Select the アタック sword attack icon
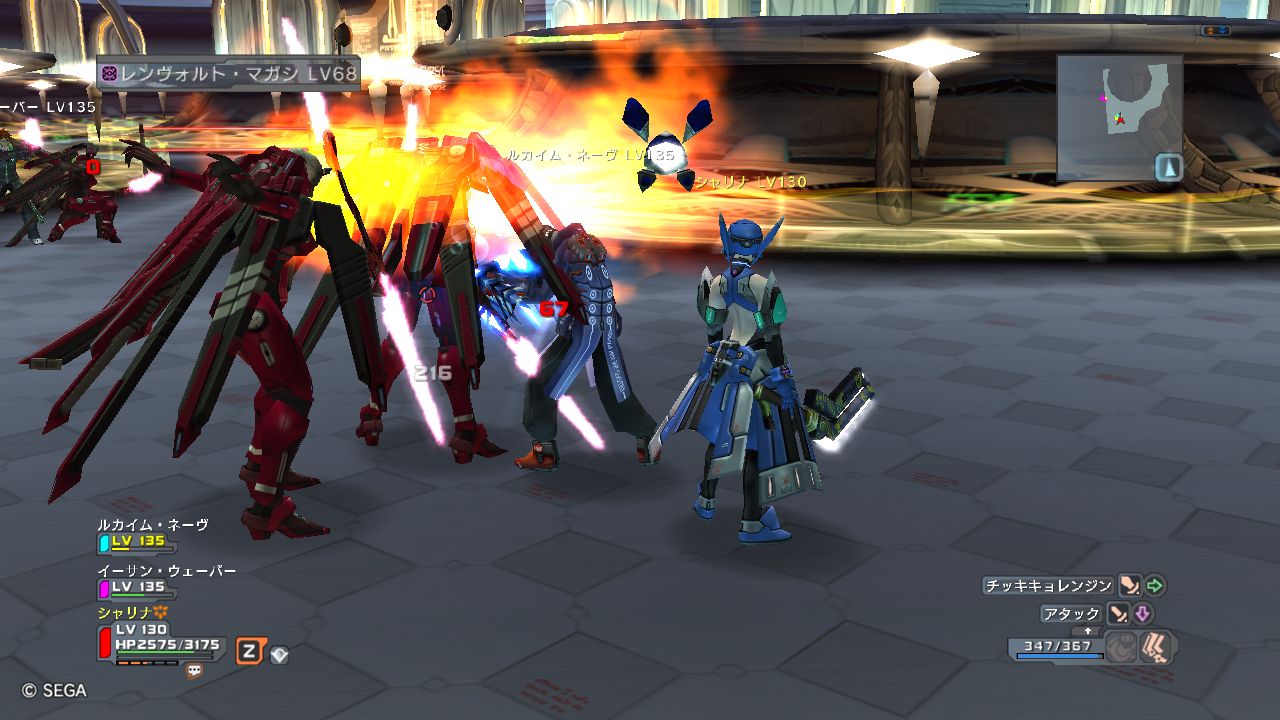The image size is (1280, 720). coord(1118,614)
